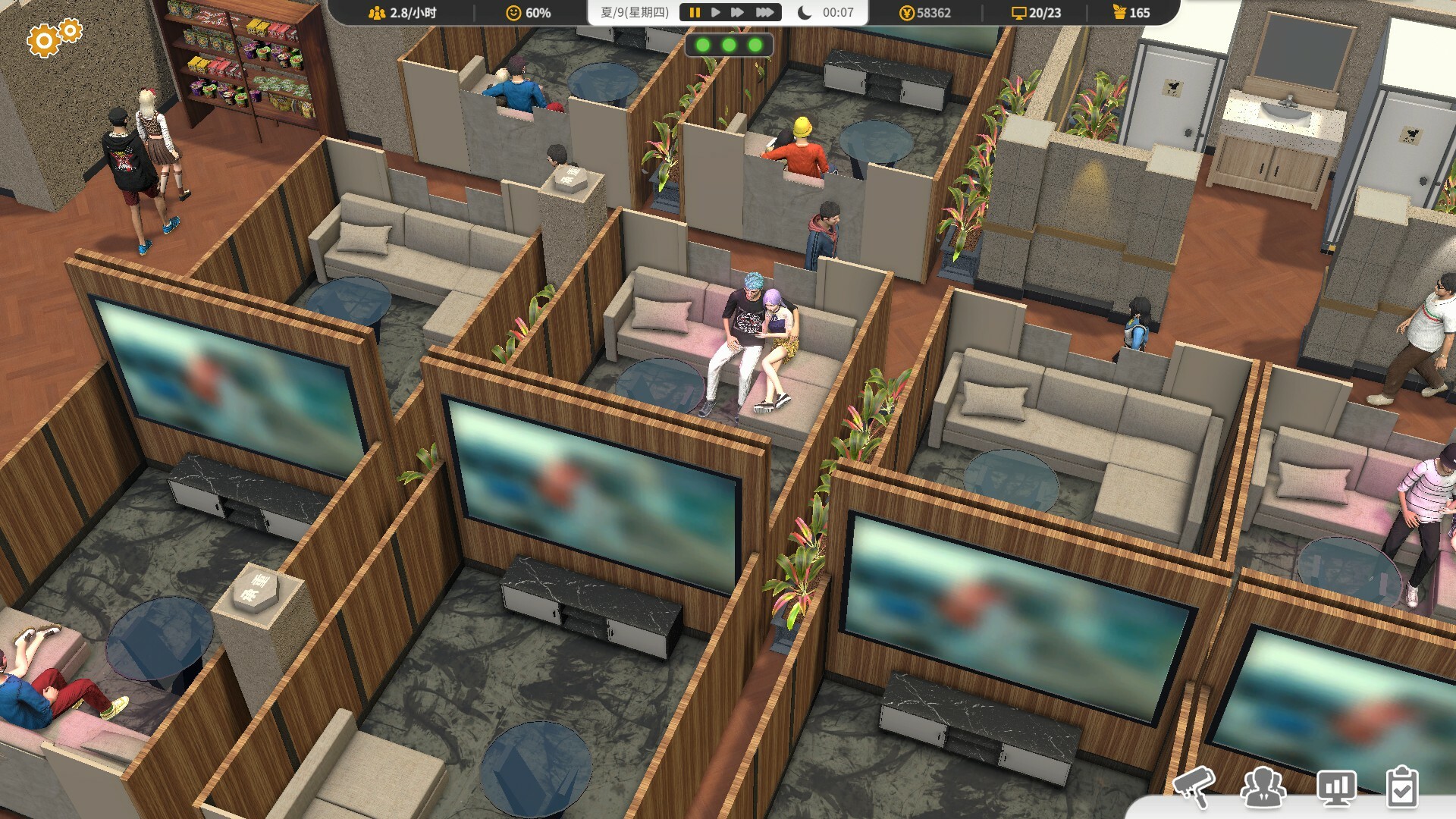This screenshot has height=819, width=1456.
Task: Pause the game simulation
Action: coord(695,11)
